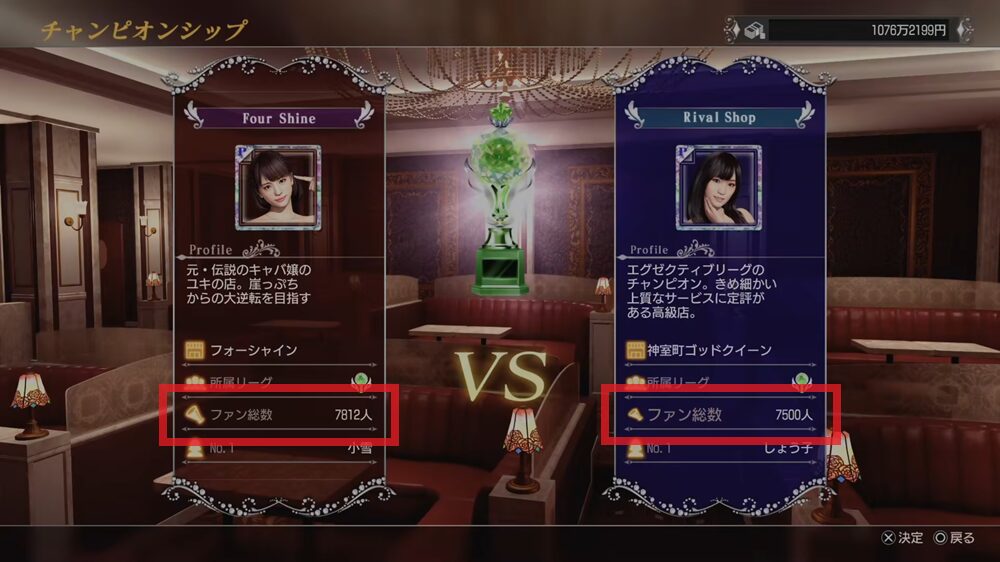Select the Rival Shop hostess portrait
Viewport: 1000px width, 562px height.
pyautogui.click(x=719, y=188)
